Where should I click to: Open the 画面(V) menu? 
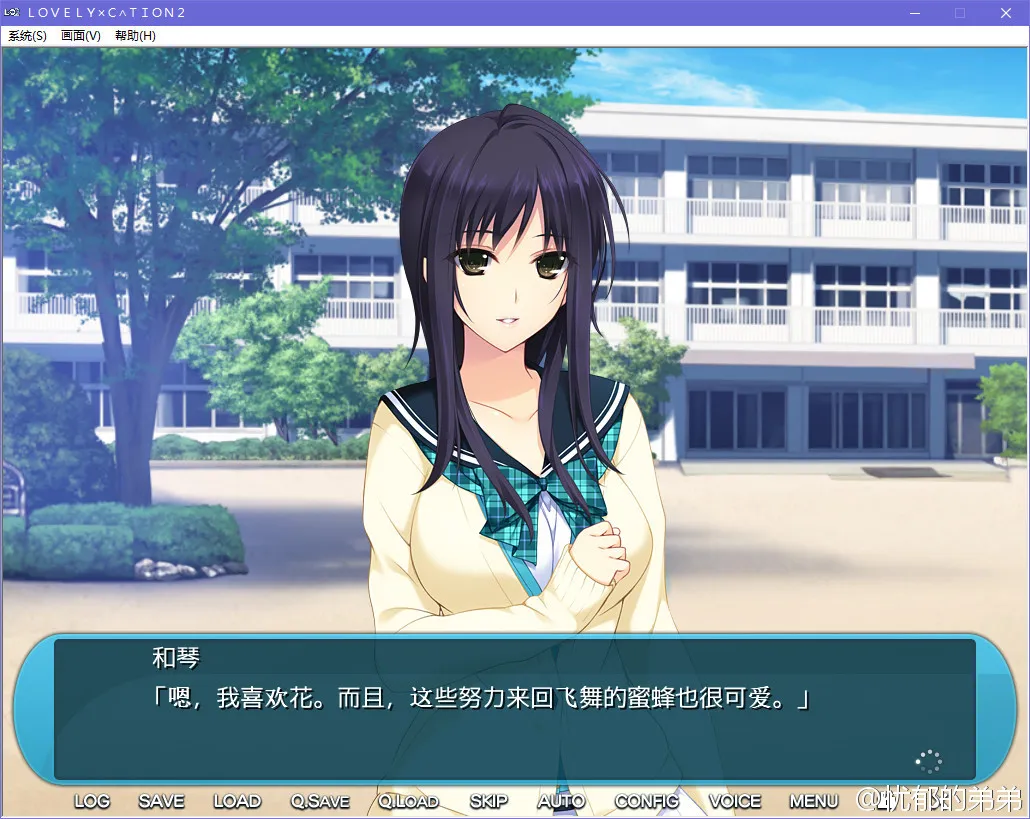click(x=81, y=36)
